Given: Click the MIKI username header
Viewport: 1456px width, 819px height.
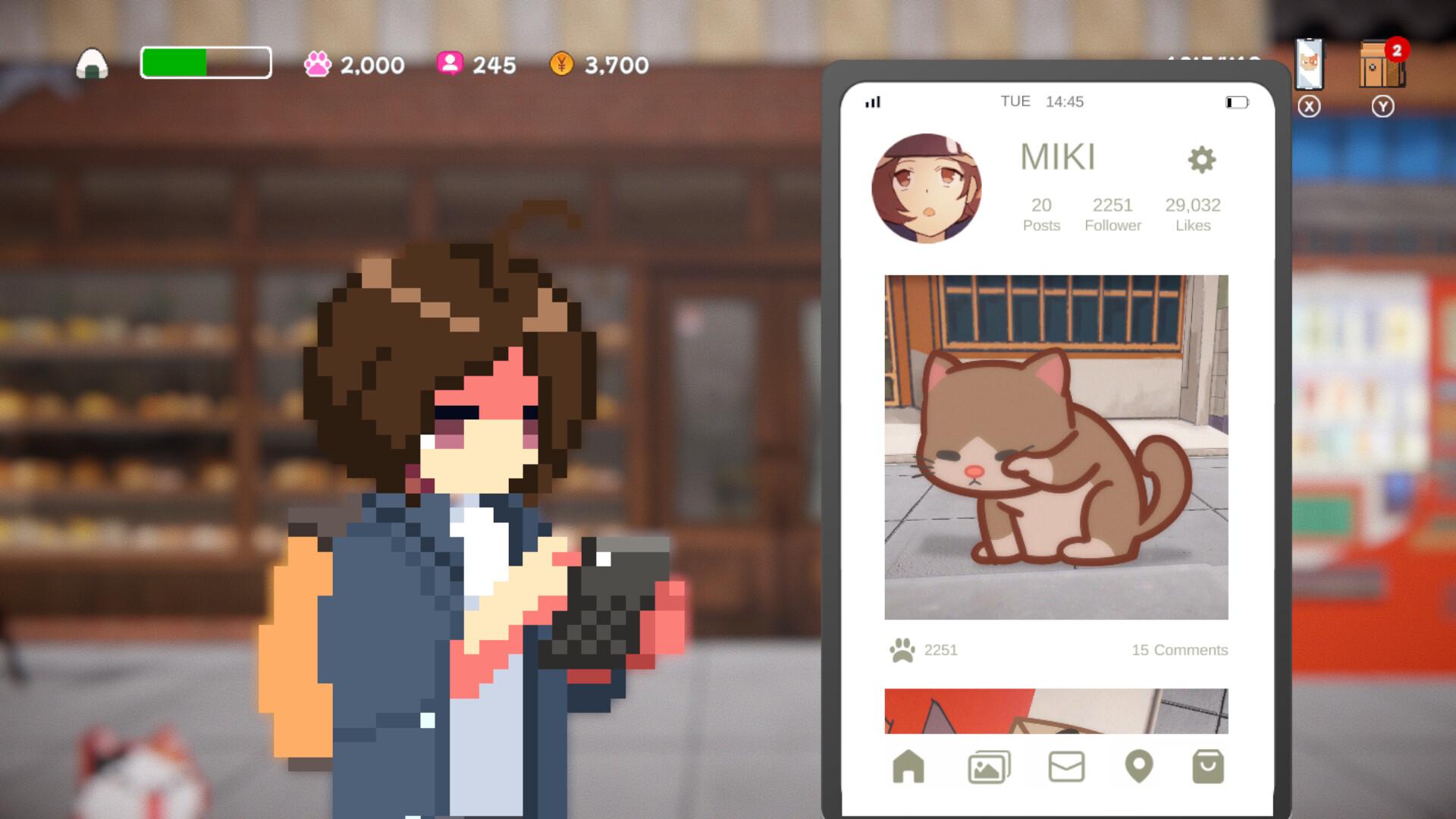Looking at the screenshot, I should (x=1059, y=156).
